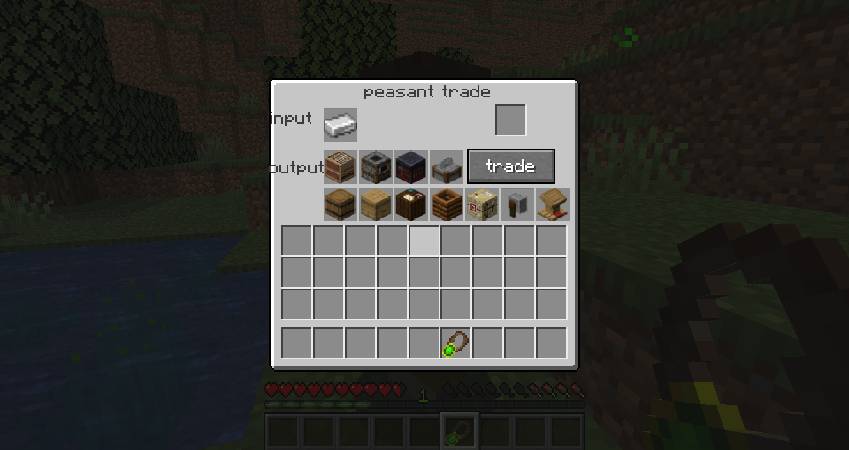849x450 pixels.
Task: Choose the gray-headed hammer output item
Action: 517,204
